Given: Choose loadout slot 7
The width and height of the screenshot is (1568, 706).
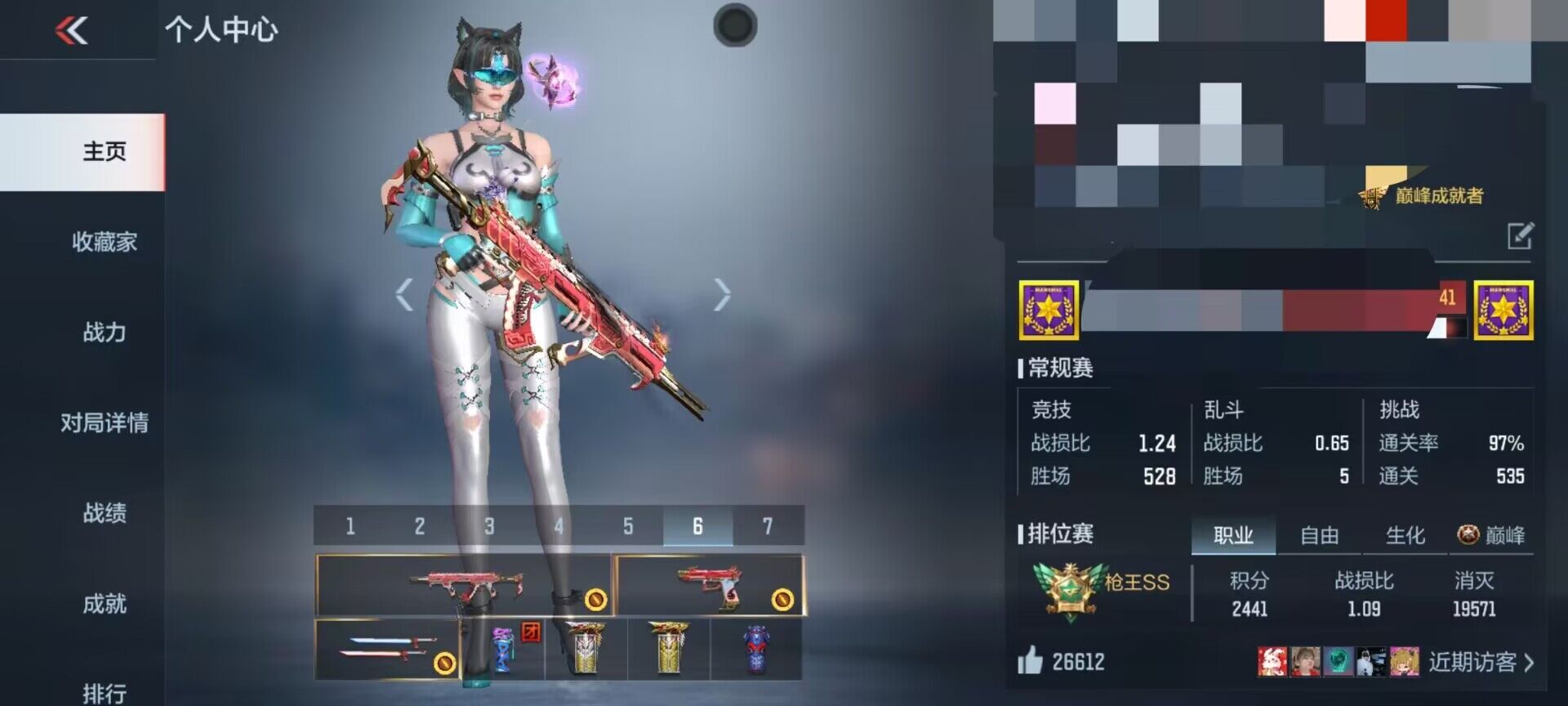Looking at the screenshot, I should tap(767, 526).
